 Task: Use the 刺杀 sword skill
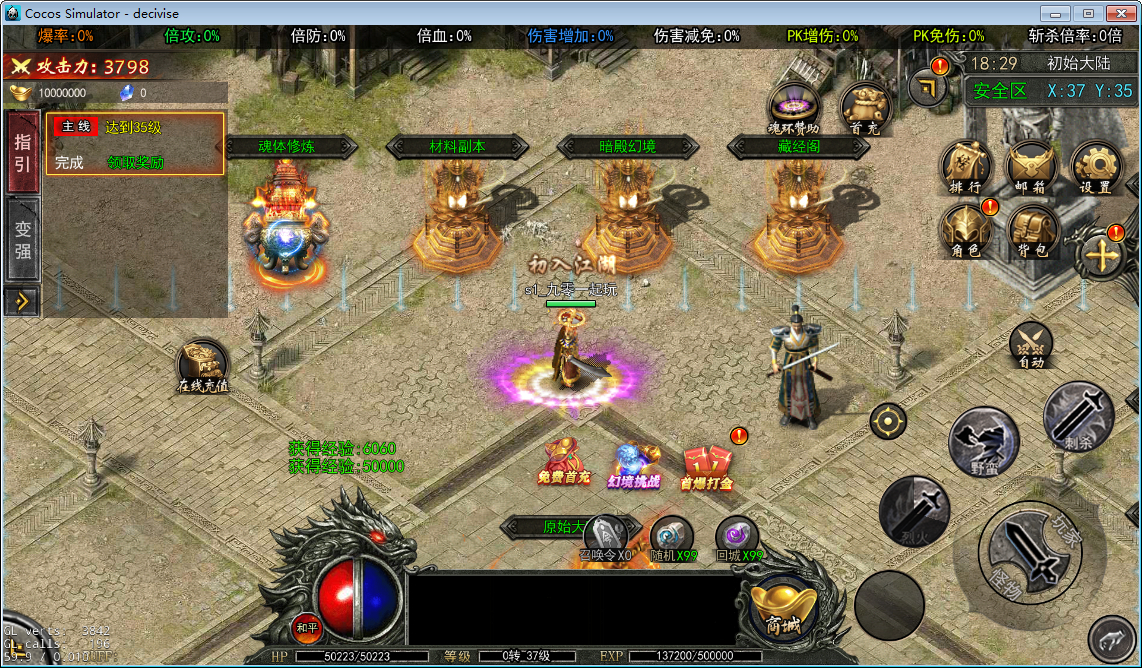1078,415
